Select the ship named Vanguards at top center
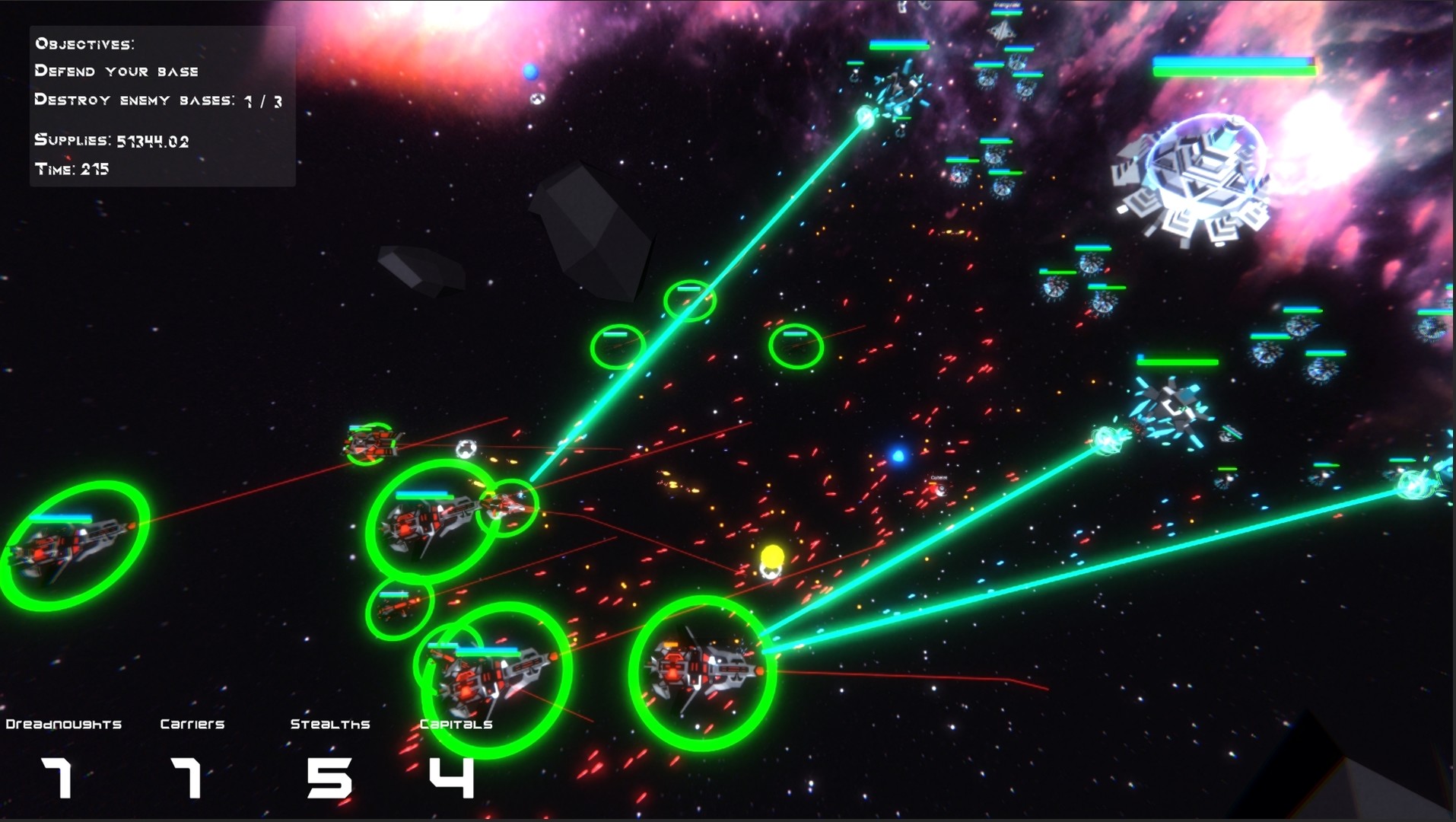This screenshot has height=822, width=1456. point(1003,32)
